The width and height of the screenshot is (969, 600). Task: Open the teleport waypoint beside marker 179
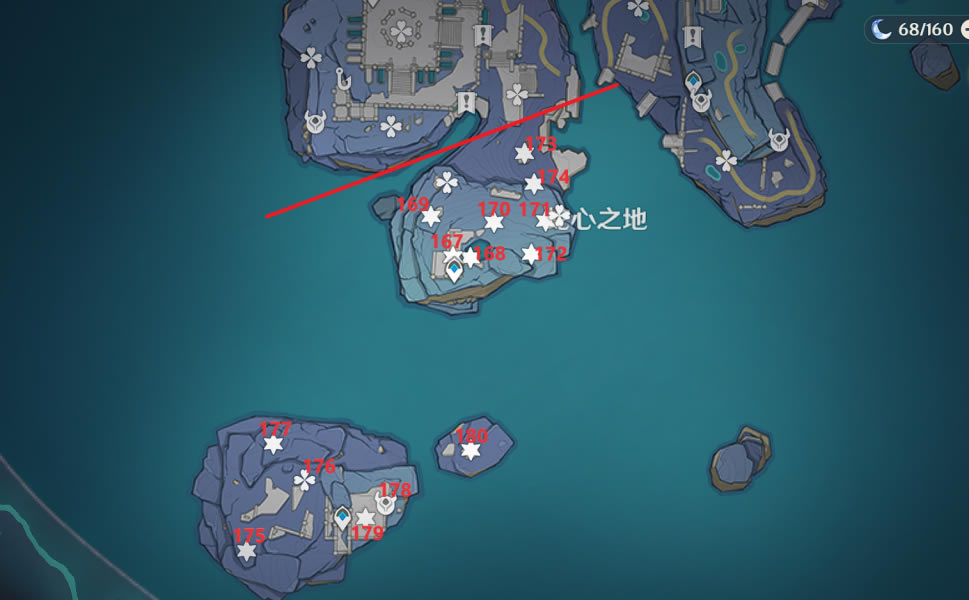tap(343, 518)
